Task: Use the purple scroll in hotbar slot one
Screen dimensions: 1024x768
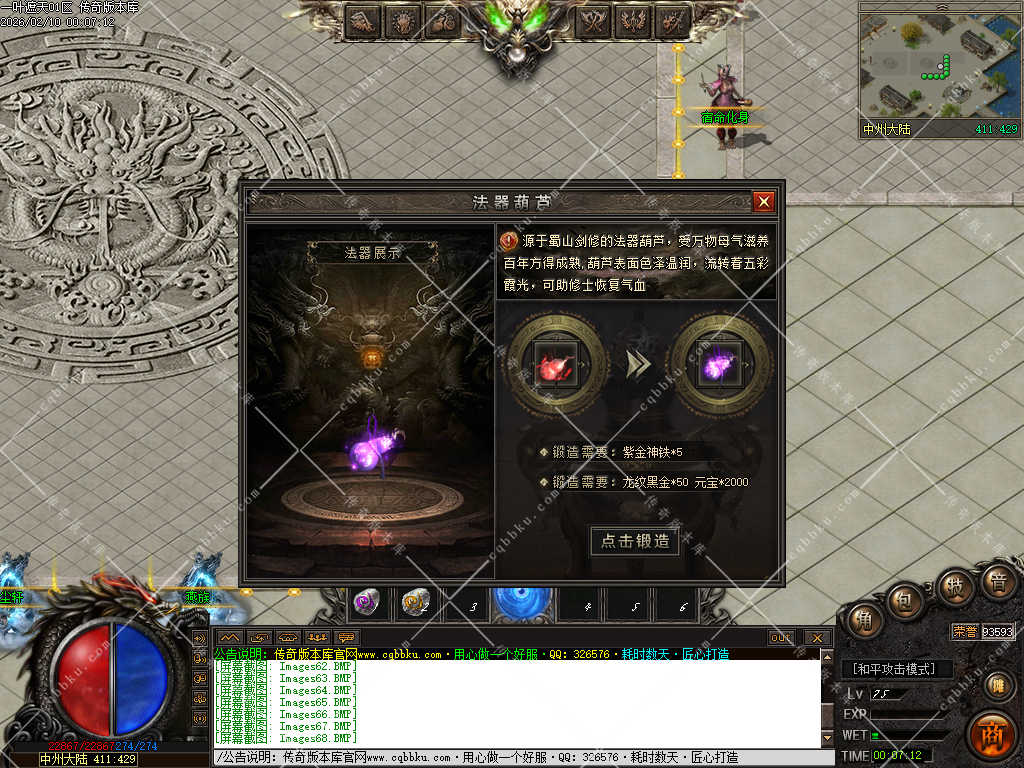Action: 366,602
